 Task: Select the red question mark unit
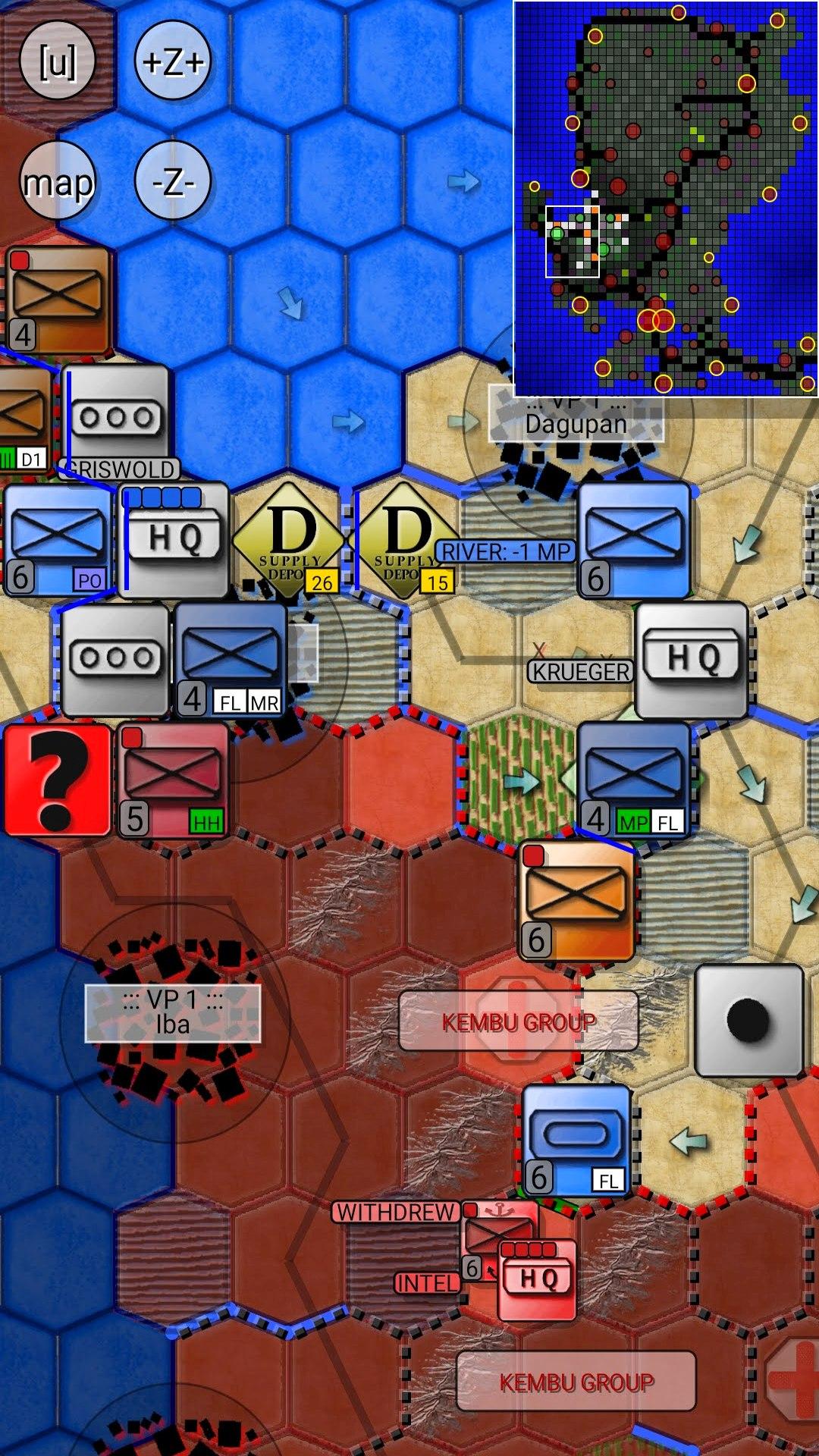(x=58, y=780)
